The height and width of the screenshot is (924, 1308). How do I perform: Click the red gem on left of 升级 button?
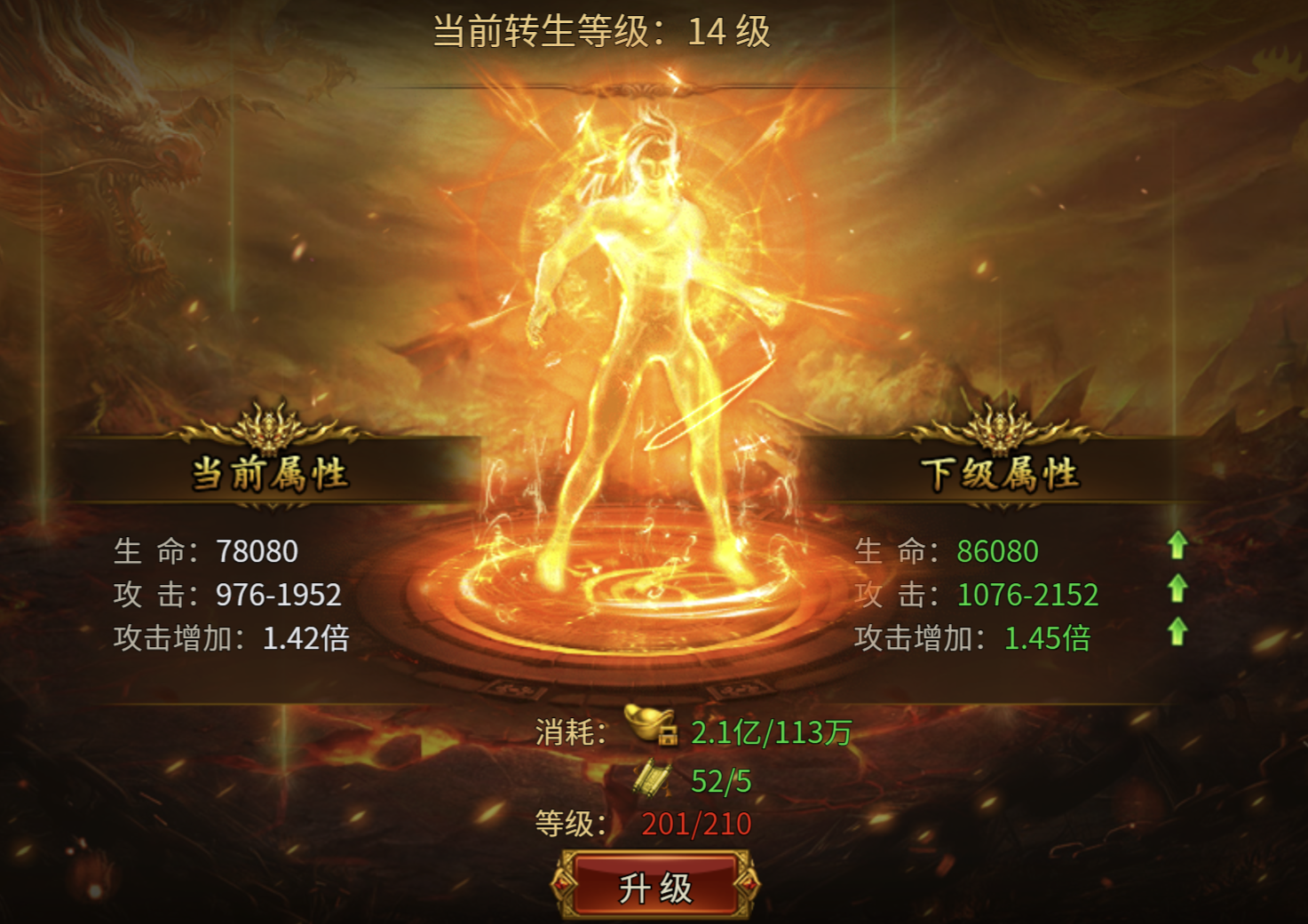tap(563, 884)
